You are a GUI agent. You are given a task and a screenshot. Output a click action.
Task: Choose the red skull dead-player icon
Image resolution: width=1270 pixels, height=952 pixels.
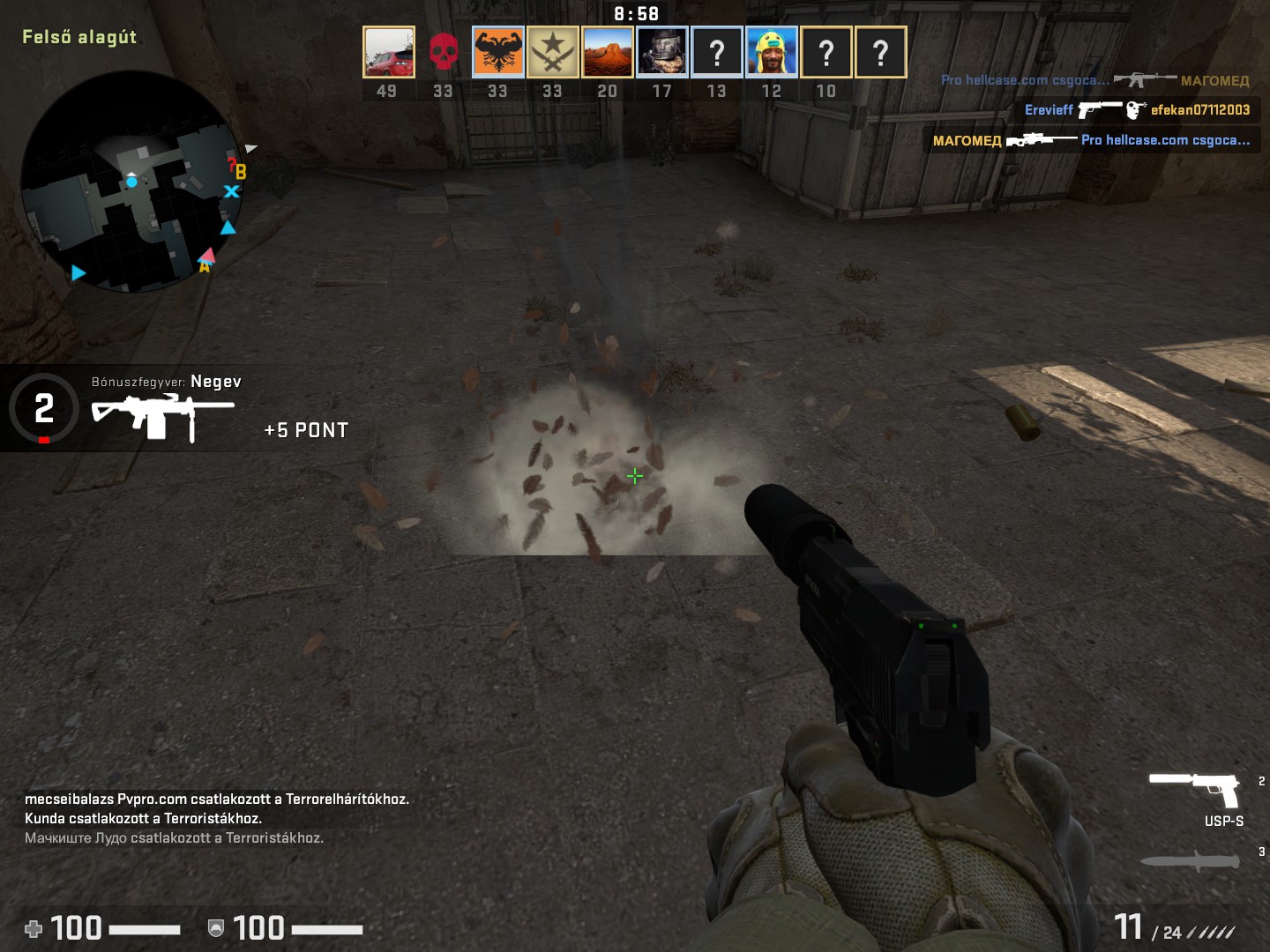pos(443,52)
